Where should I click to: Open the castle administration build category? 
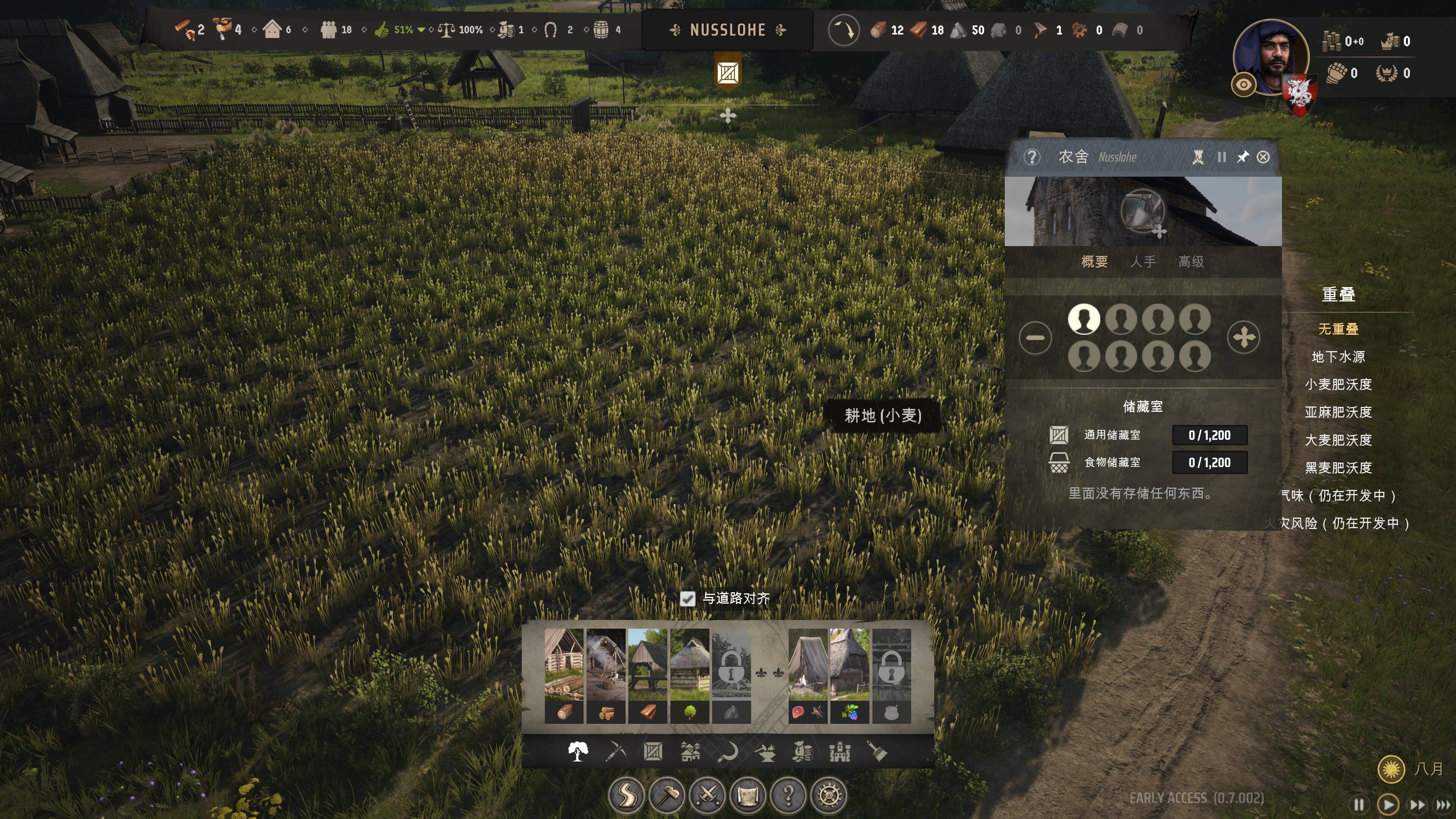[840, 752]
